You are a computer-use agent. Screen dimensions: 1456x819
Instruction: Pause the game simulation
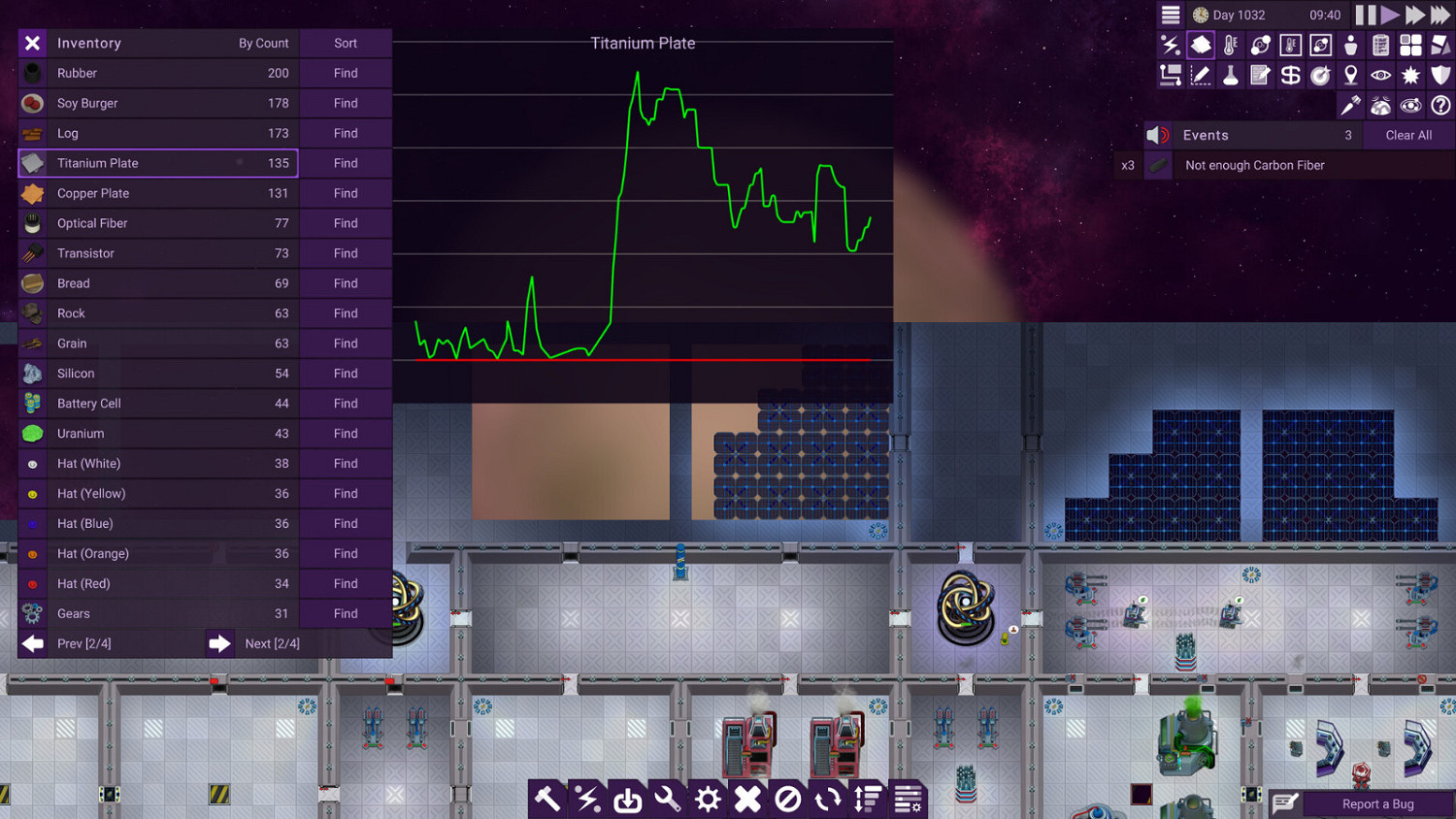1364,15
